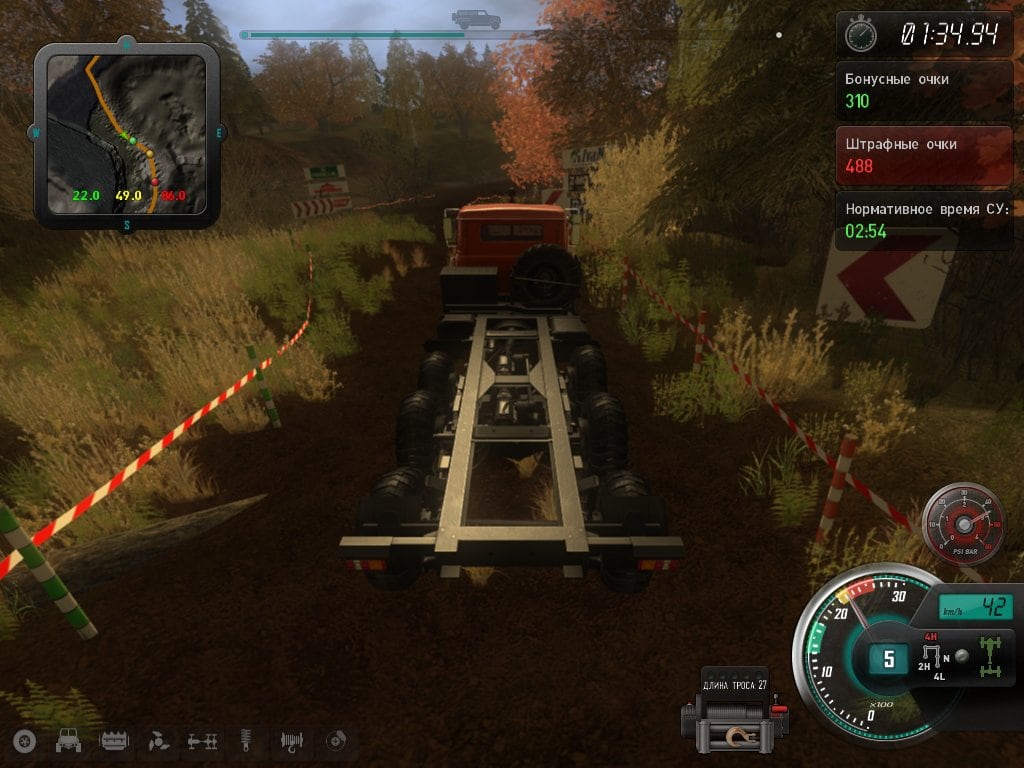Open the vehicle body damage icon
Screen dimensions: 1024x768
(69, 741)
